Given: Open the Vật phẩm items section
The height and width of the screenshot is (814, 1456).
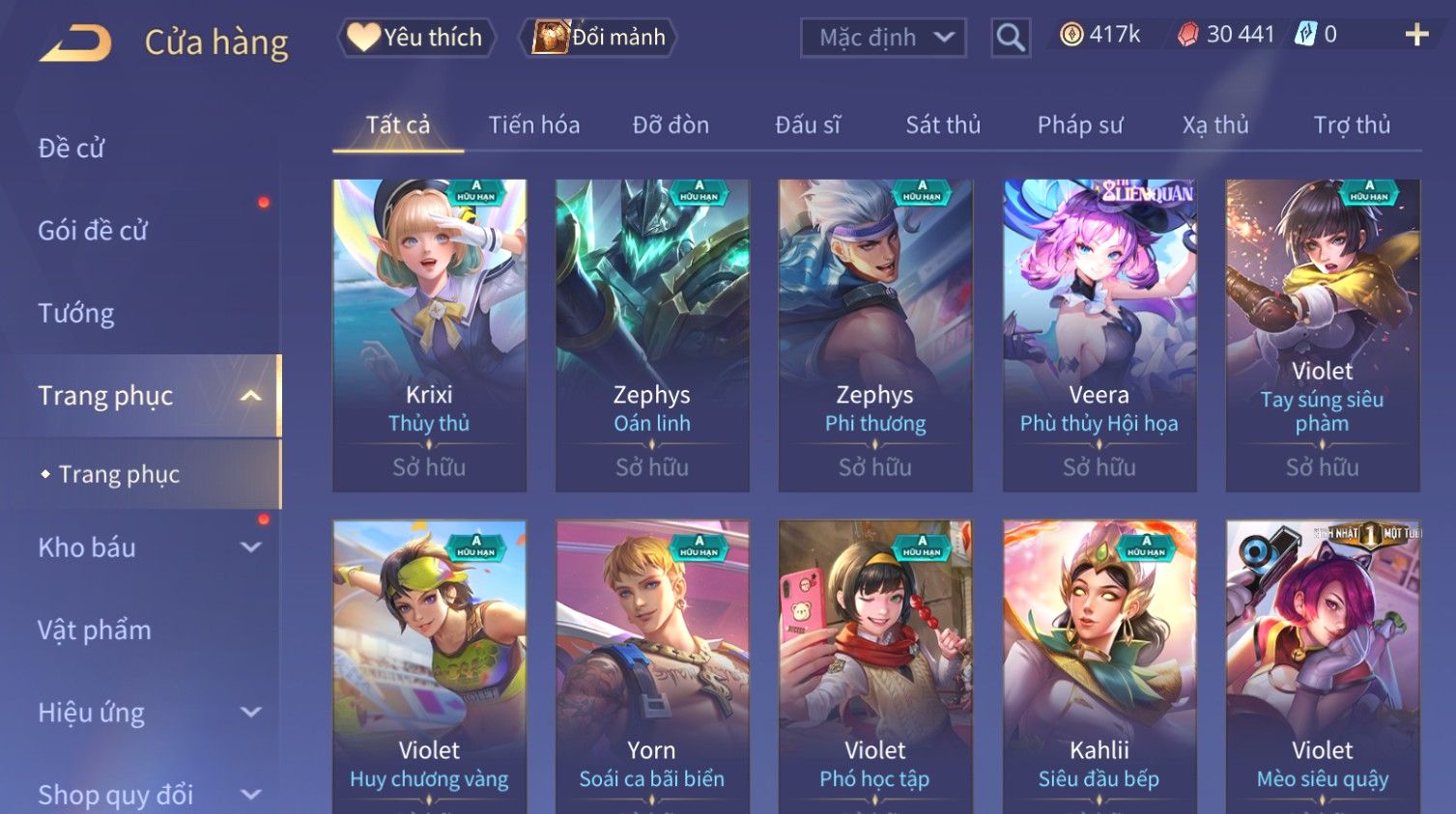Looking at the screenshot, I should [95, 630].
